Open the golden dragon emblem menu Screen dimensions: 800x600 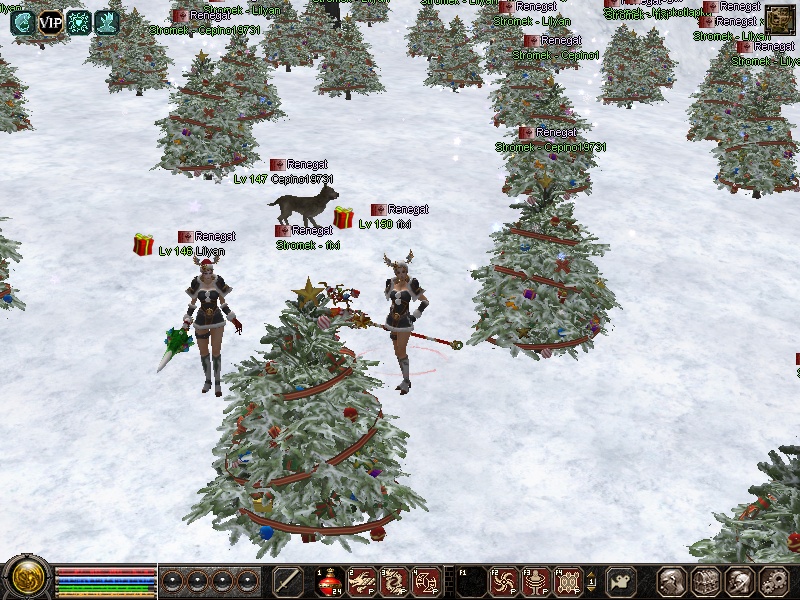pos(26,580)
